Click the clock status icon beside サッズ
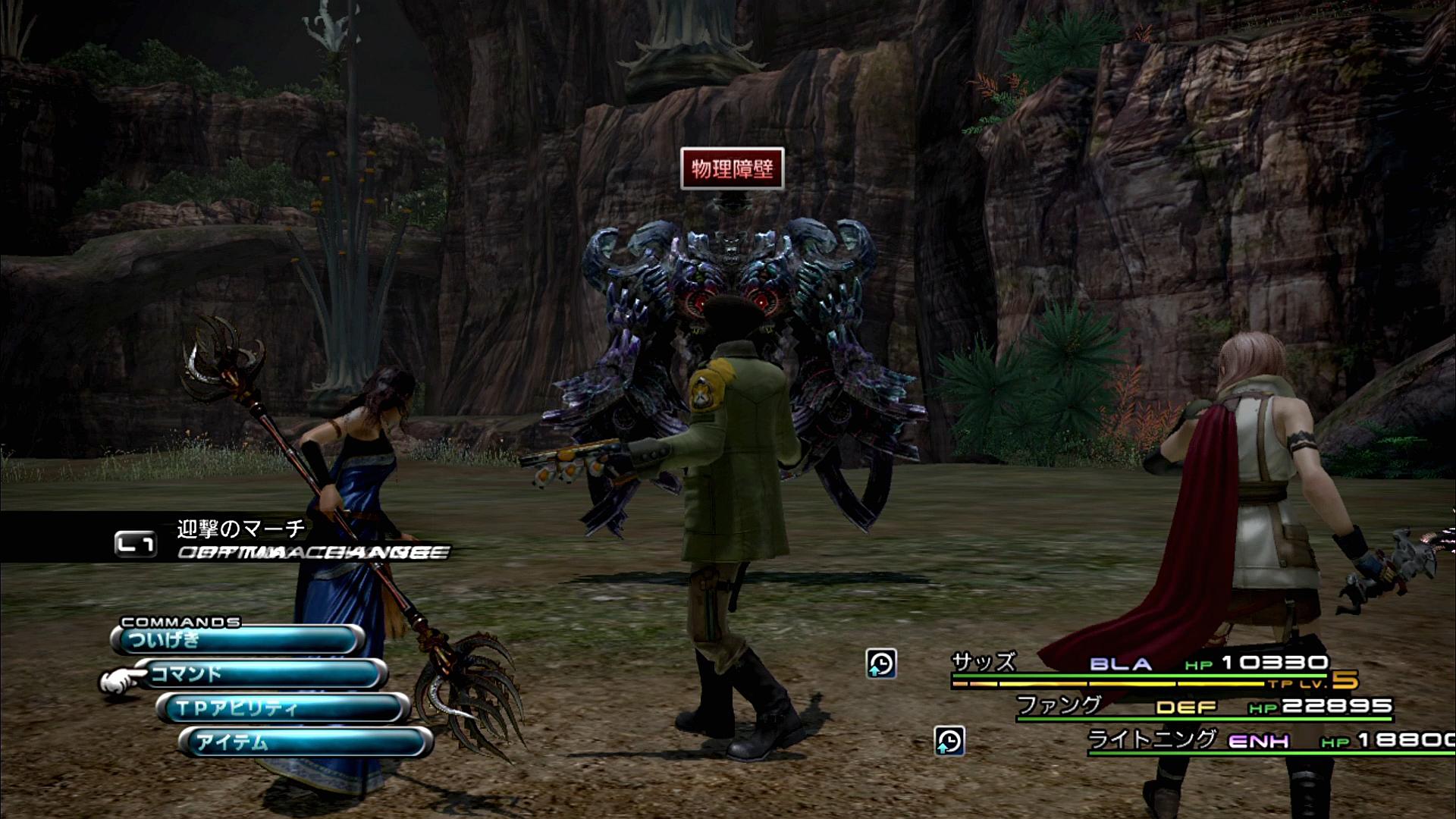The image size is (1456, 819). point(881,664)
